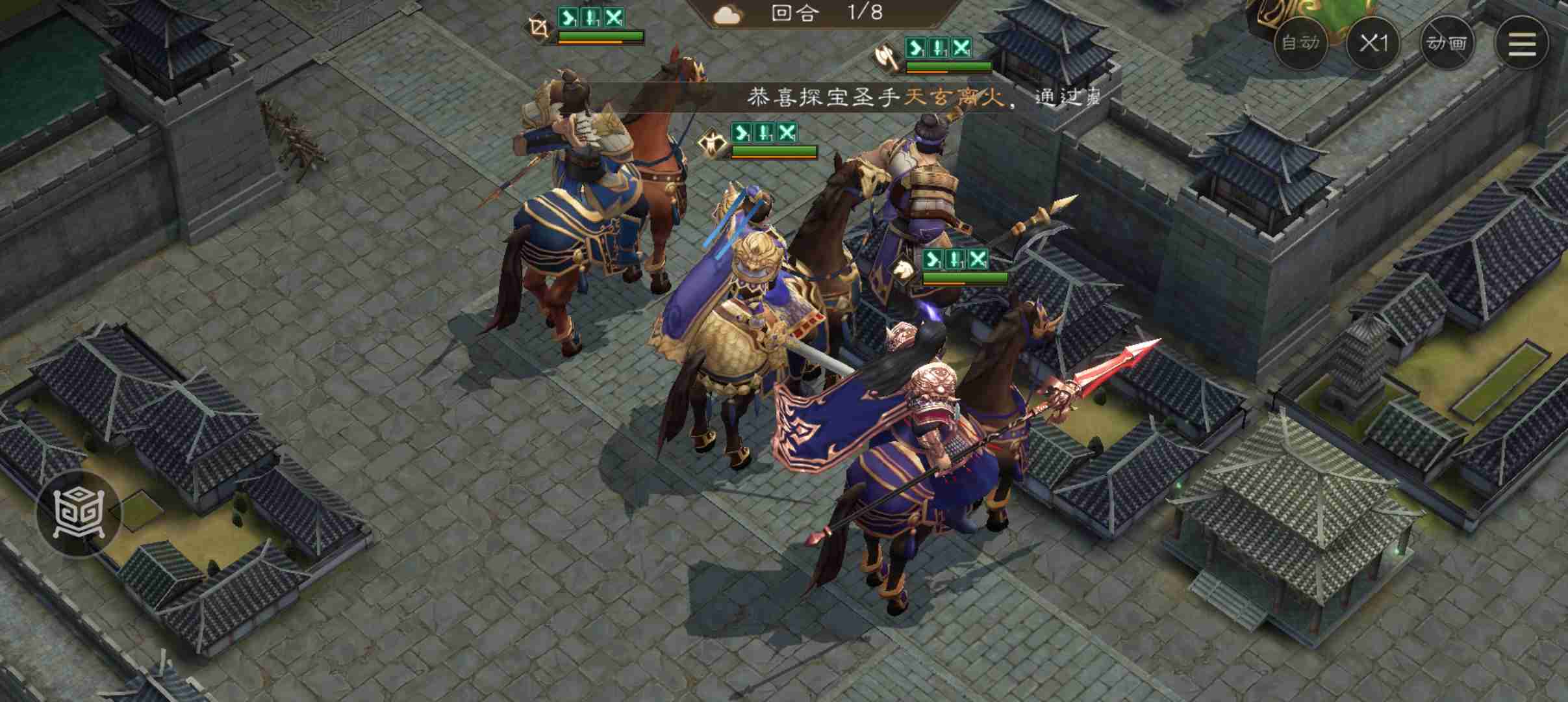This screenshot has width=1568, height=702.
Task: Expand the X1 battle speed selector
Action: pos(1375,43)
